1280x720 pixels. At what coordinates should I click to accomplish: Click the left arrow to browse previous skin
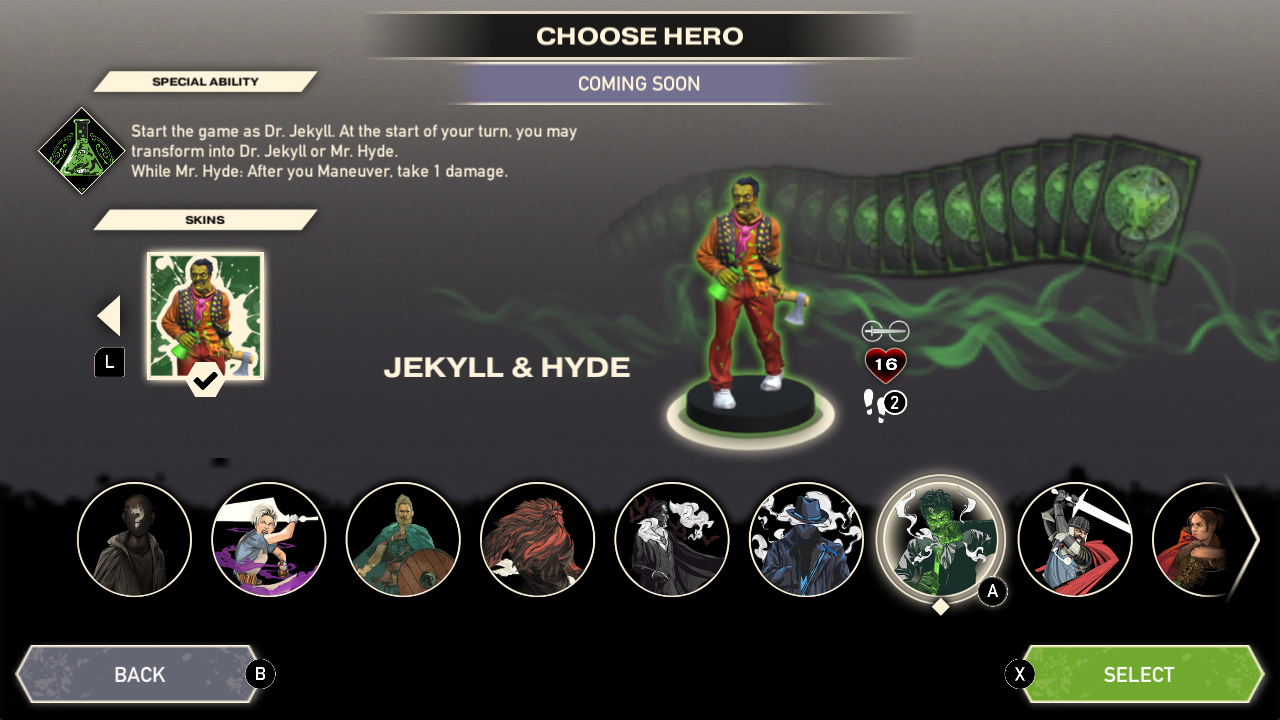pos(108,314)
